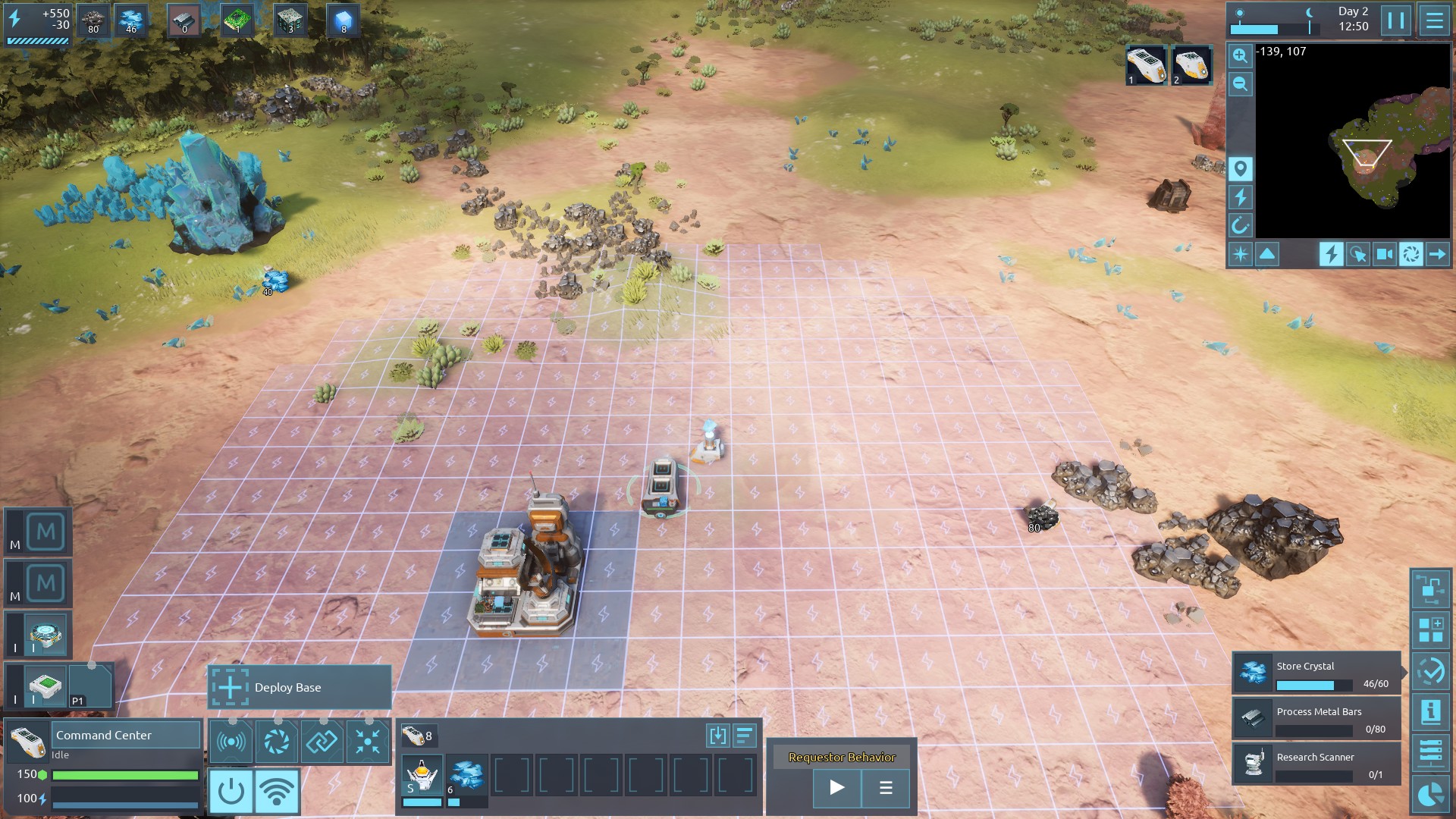Select unit group 2 thumbnail
Image resolution: width=1456 pixels, height=819 pixels.
click(x=1191, y=64)
